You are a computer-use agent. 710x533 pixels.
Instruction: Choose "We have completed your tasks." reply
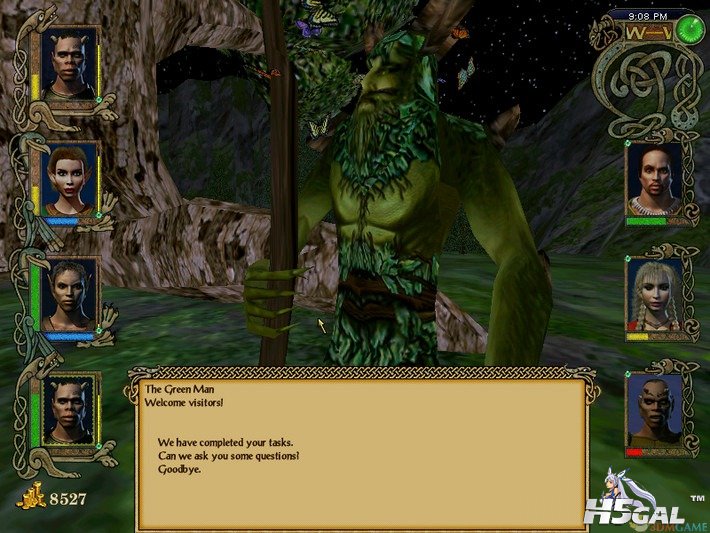pyautogui.click(x=225, y=443)
